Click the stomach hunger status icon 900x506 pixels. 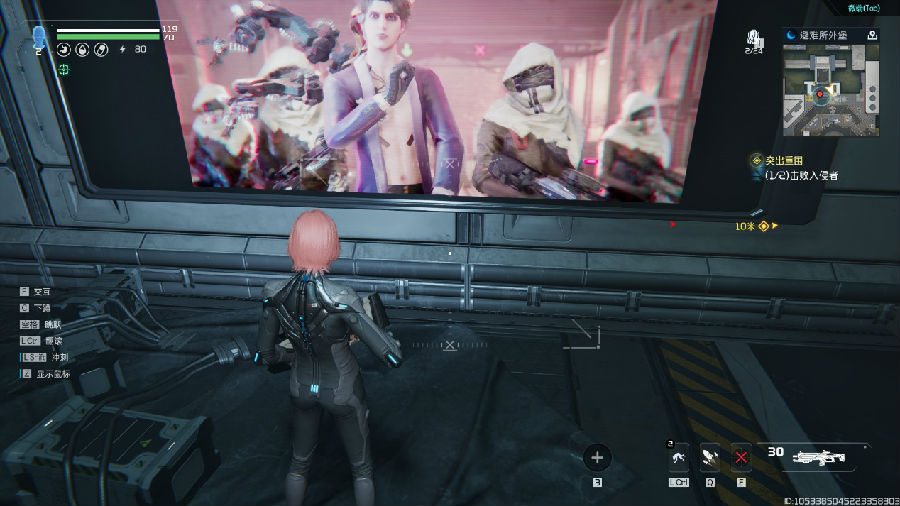tap(63, 49)
